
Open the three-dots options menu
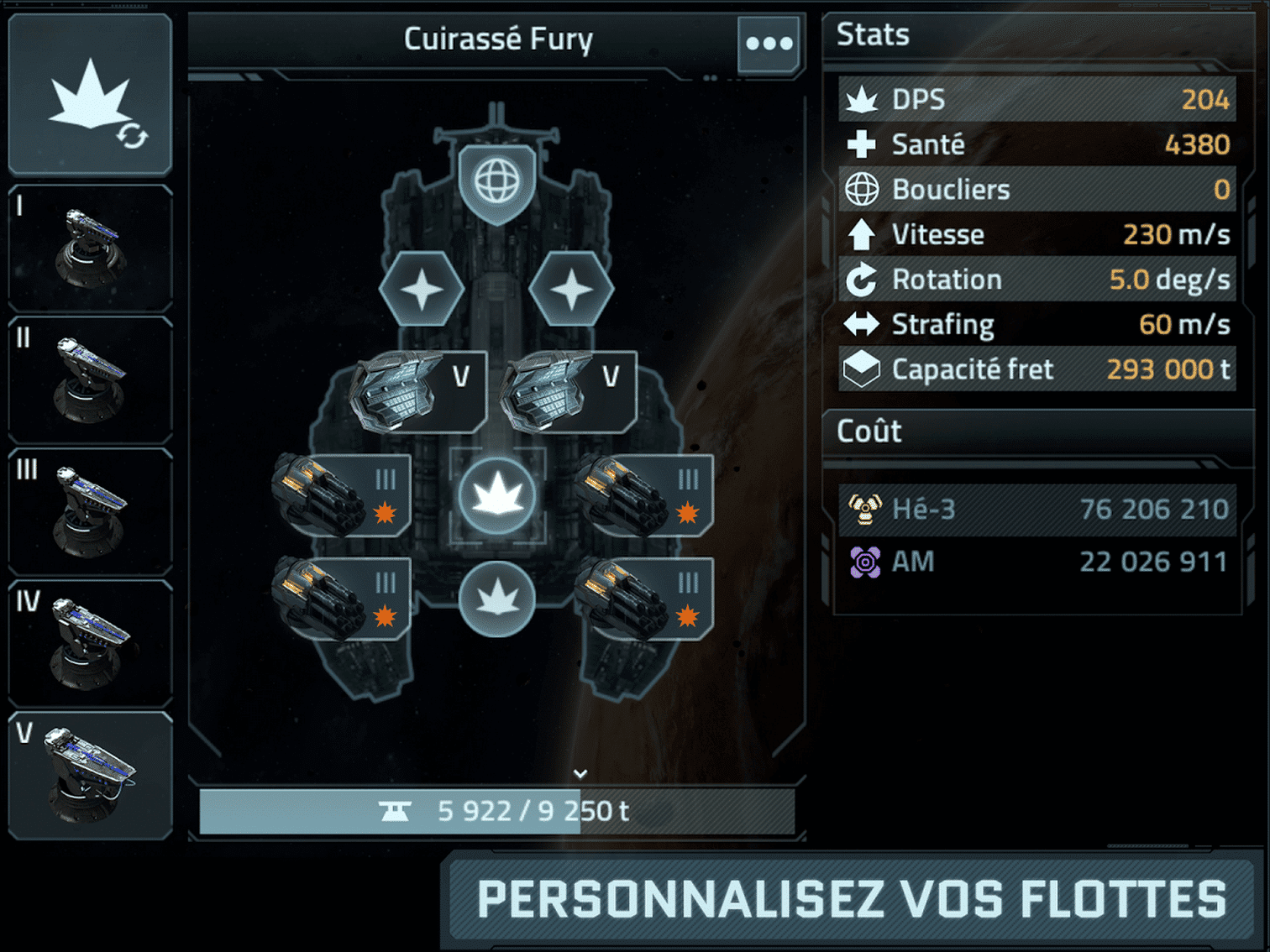[x=769, y=44]
